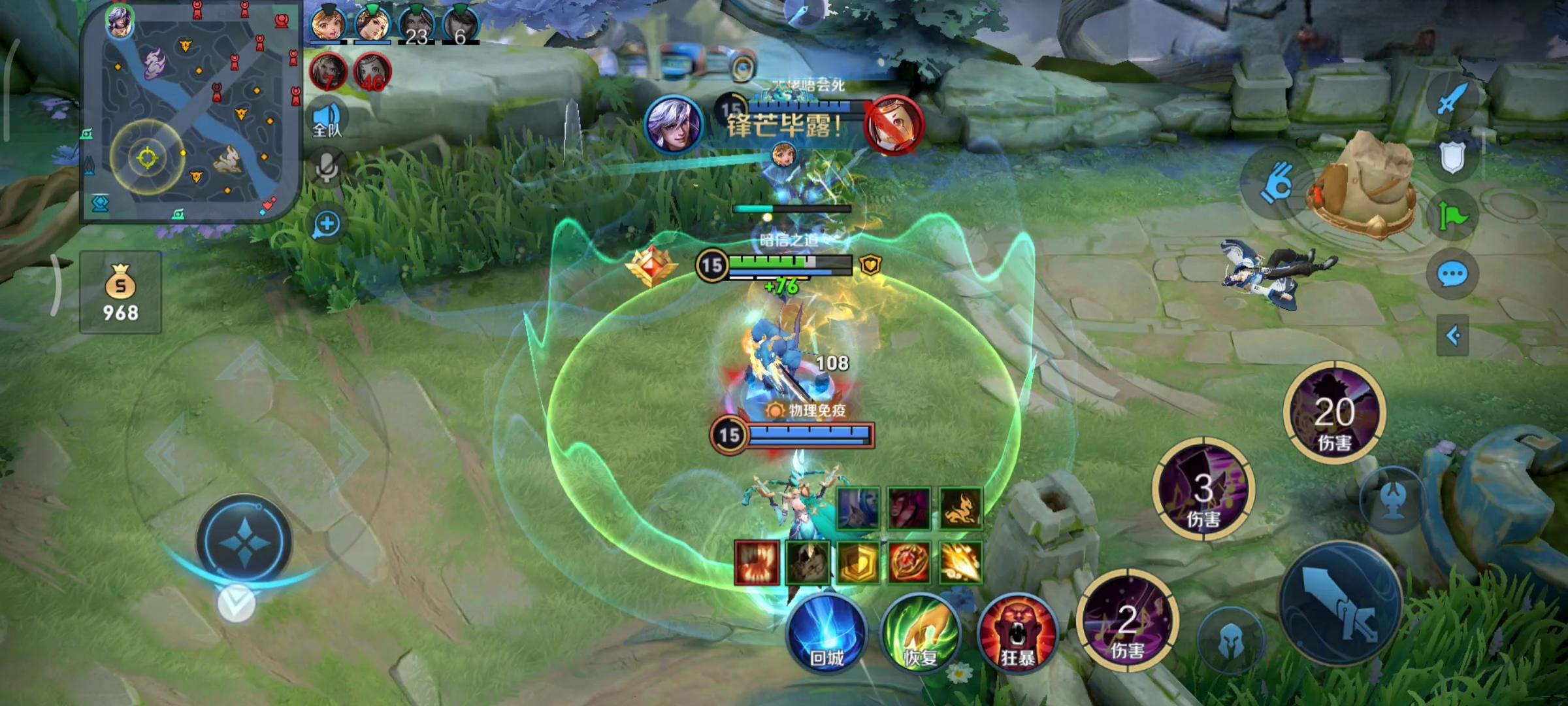The image size is (1568, 706).
Task: Cast the skill with 20 second cooldown
Action: pyautogui.click(x=1334, y=413)
